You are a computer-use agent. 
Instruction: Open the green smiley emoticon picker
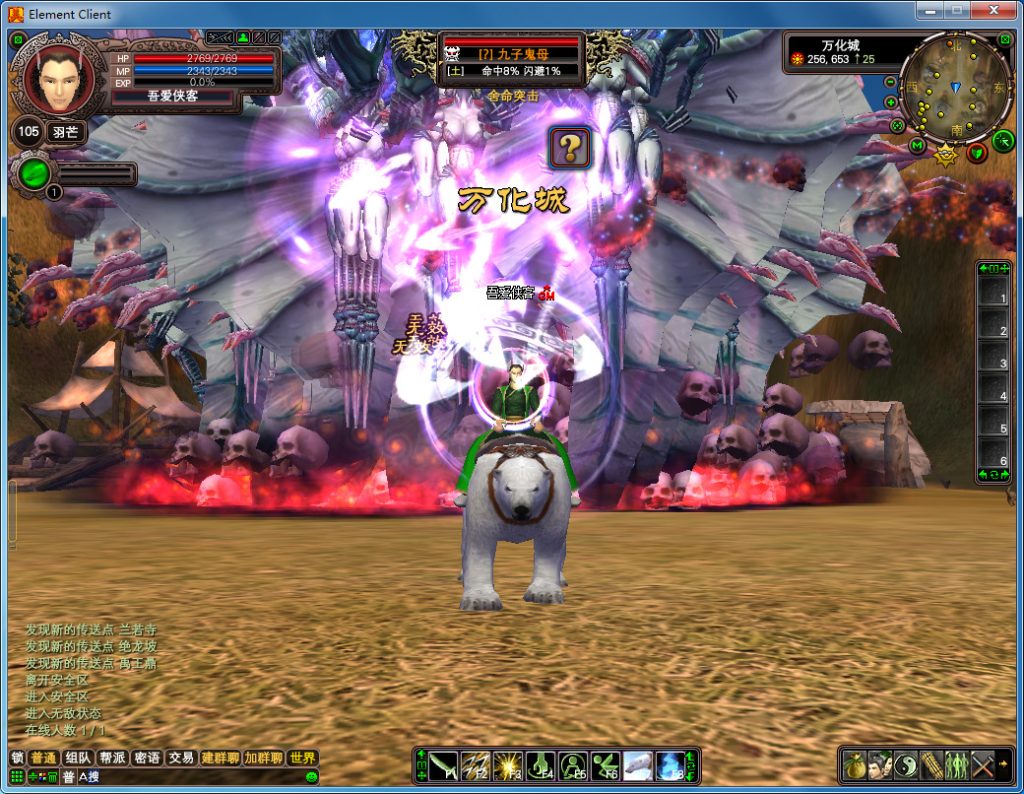coord(311,777)
